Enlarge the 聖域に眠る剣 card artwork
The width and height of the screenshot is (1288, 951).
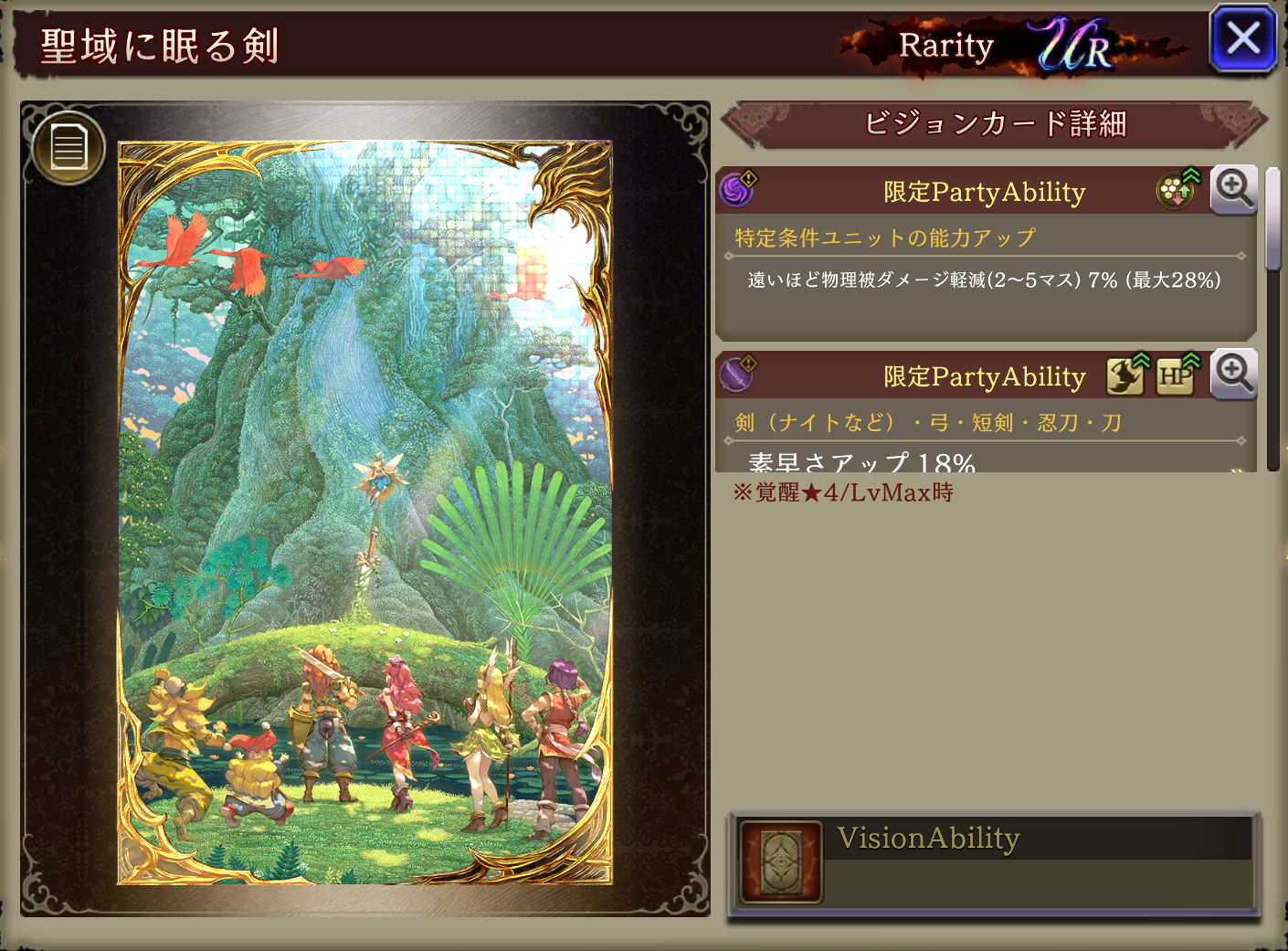tap(364, 512)
